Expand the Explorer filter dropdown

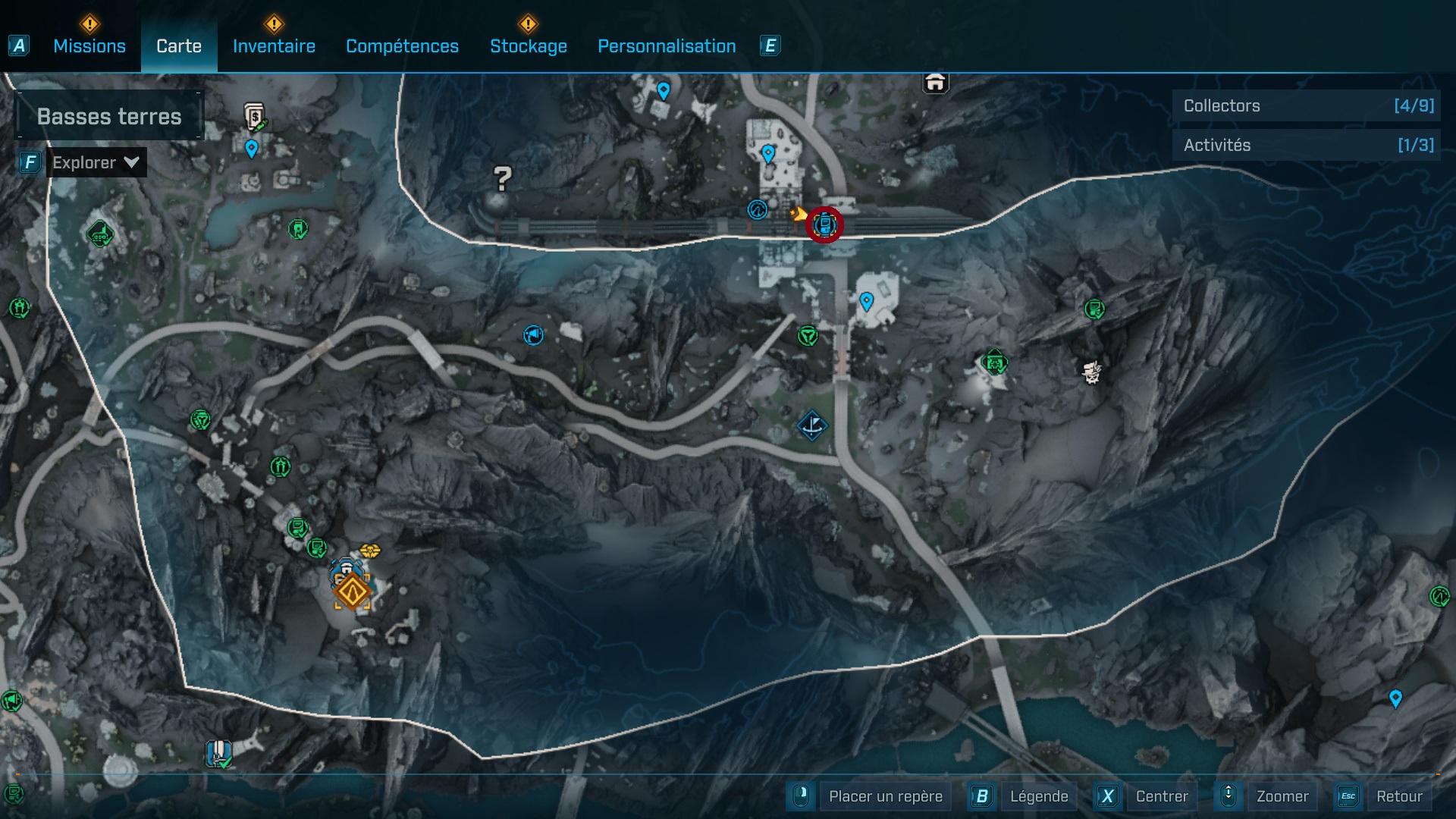point(96,162)
